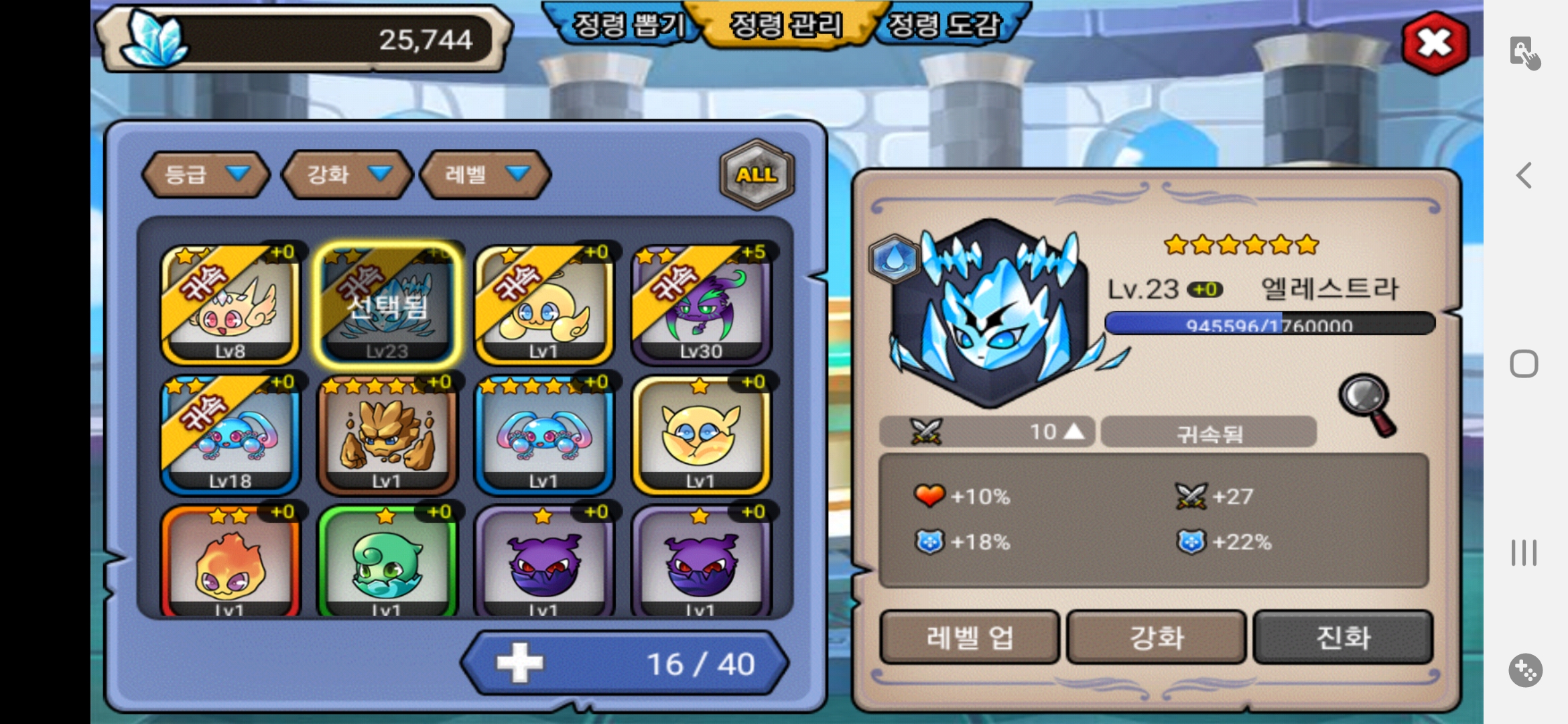Viewport: 1568px width, 724px height.
Task: Open the 레벨 sort dropdown
Action: pyautogui.click(x=486, y=174)
